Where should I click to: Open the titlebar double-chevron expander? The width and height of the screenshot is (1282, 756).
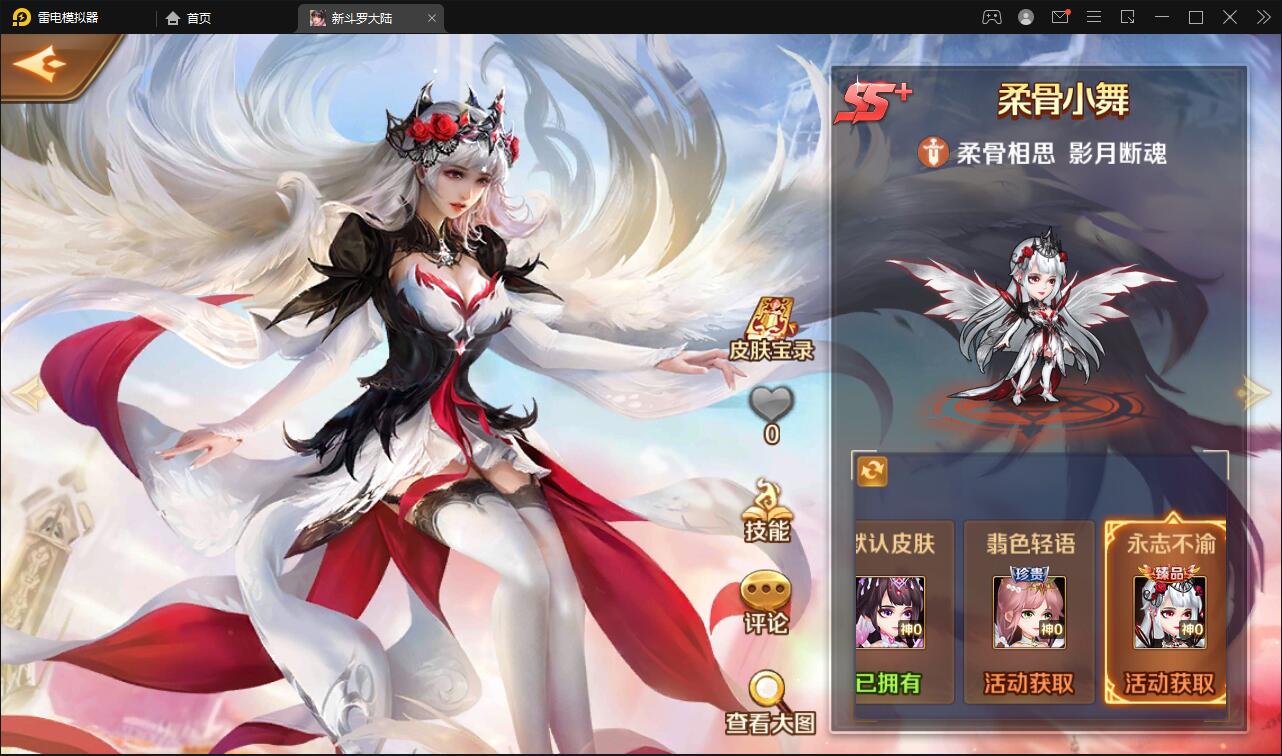pos(1262,17)
